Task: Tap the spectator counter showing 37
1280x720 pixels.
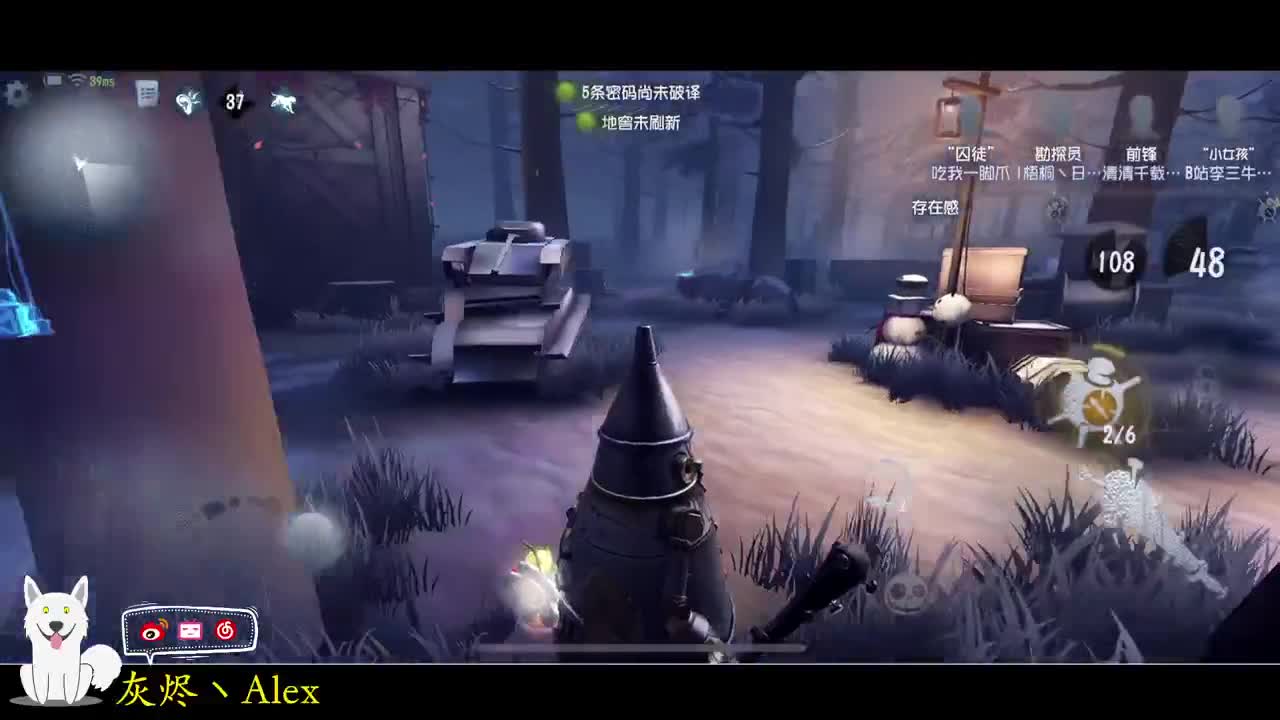Action: (237, 101)
